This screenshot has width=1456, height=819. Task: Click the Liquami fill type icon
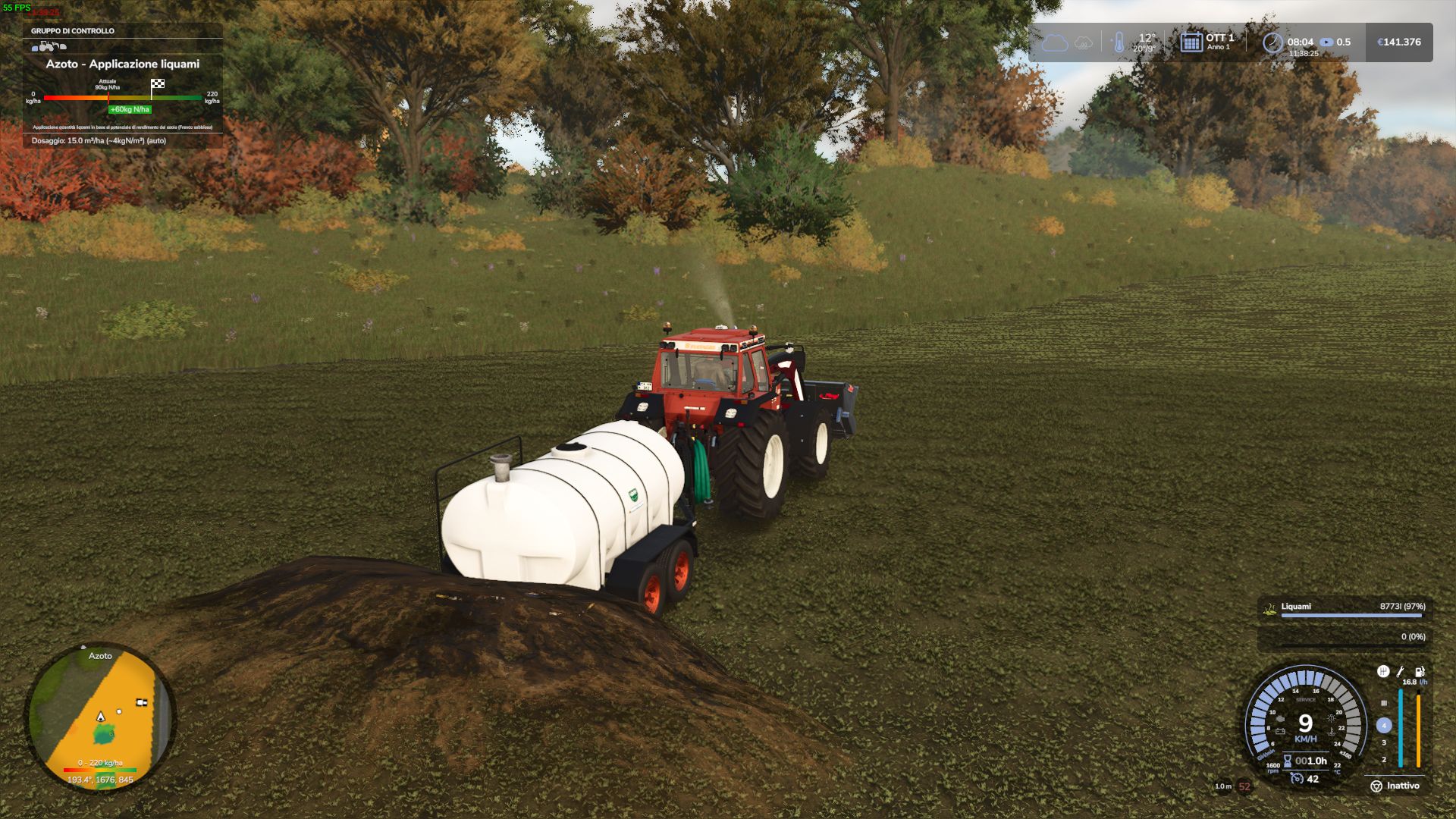(1269, 608)
